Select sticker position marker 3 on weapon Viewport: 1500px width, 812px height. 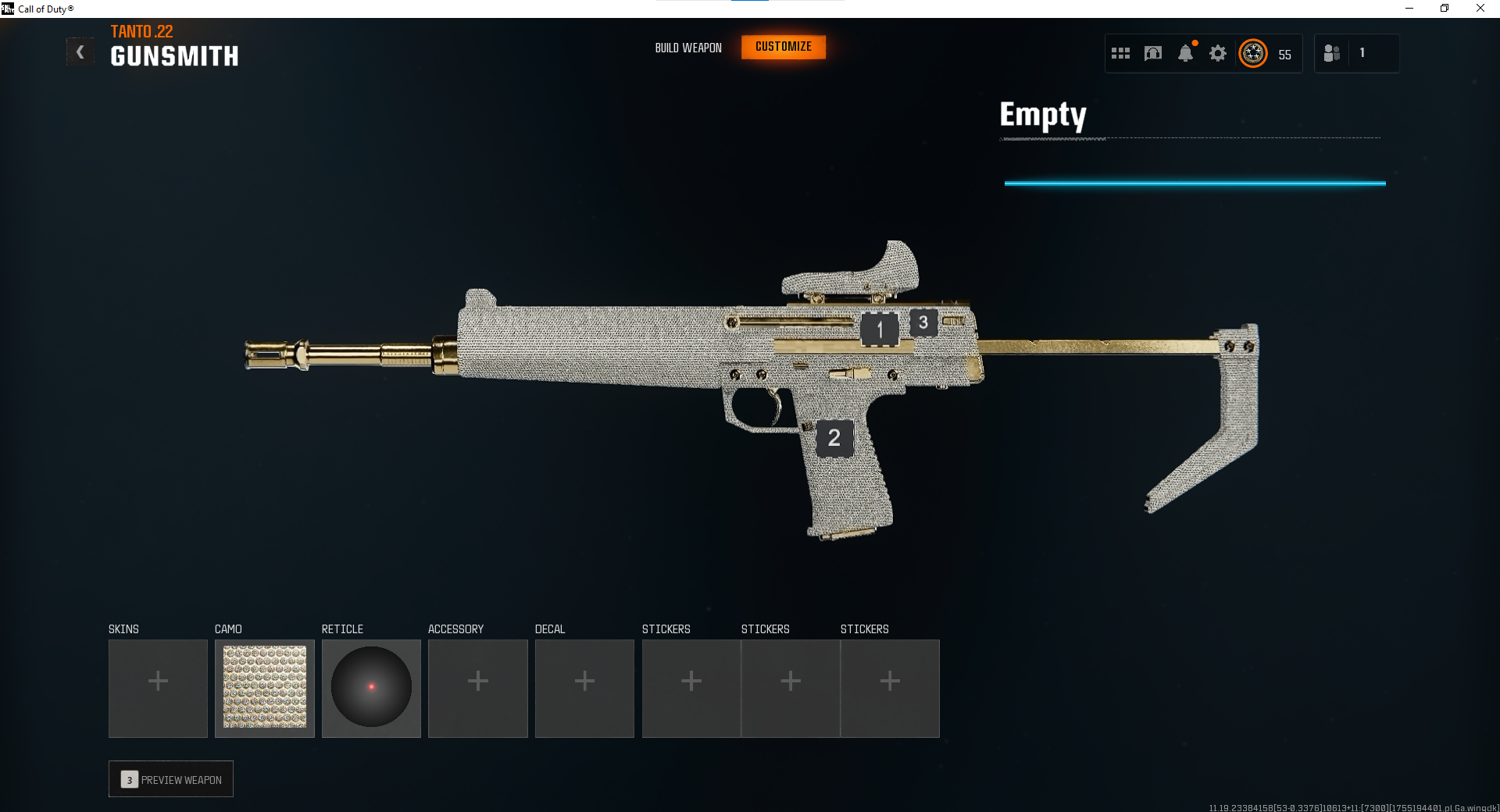point(923,322)
